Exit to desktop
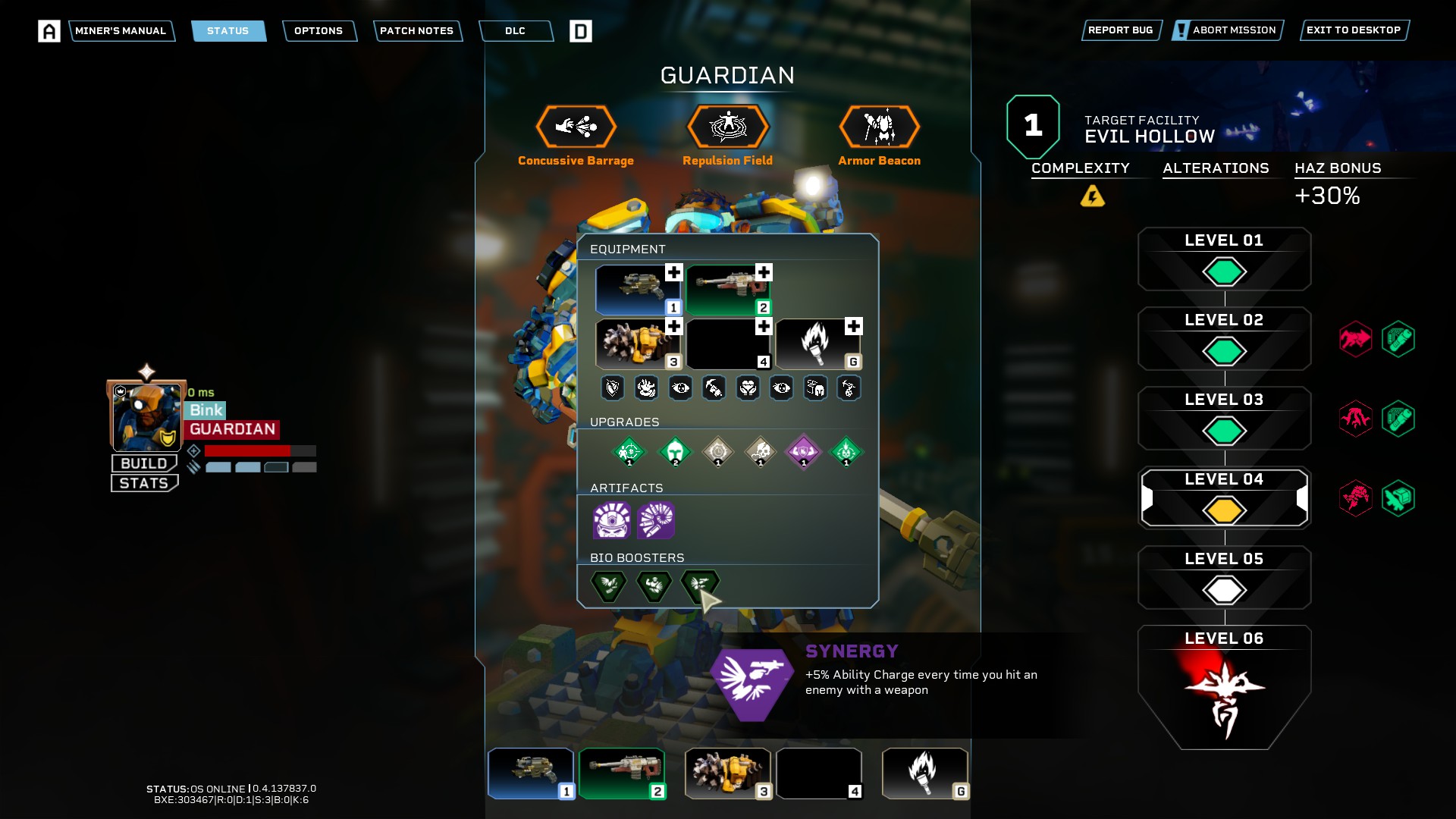The image size is (1456, 819). click(1353, 30)
